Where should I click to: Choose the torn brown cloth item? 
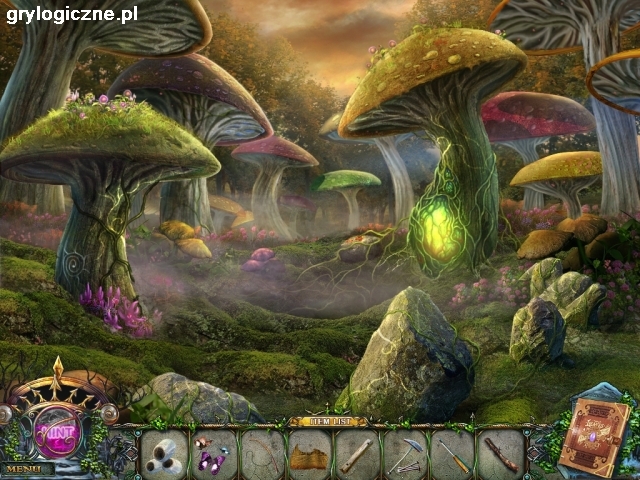click(310, 455)
